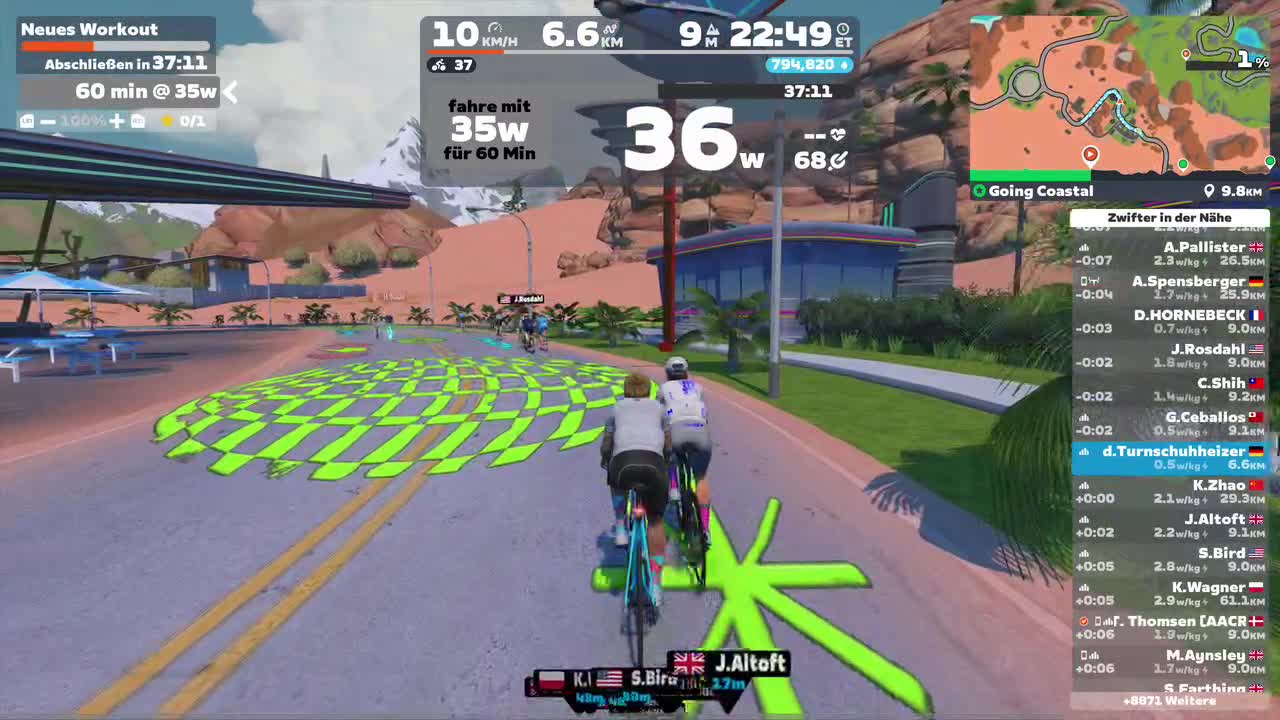This screenshot has width=1280, height=720.
Task: Select A.Pallister in the nearby riders list
Action: (1170, 254)
